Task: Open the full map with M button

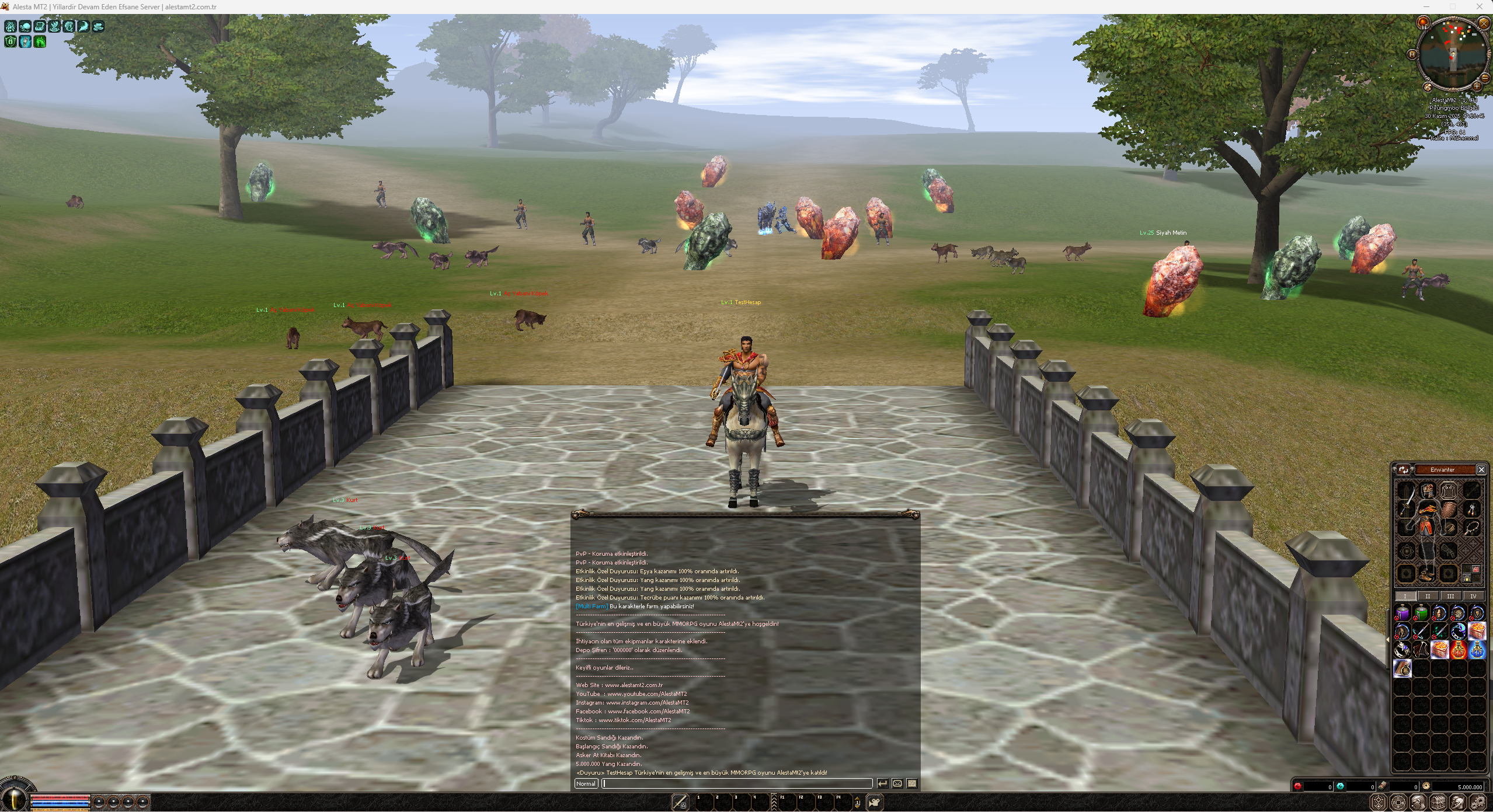Action: [x=1412, y=54]
